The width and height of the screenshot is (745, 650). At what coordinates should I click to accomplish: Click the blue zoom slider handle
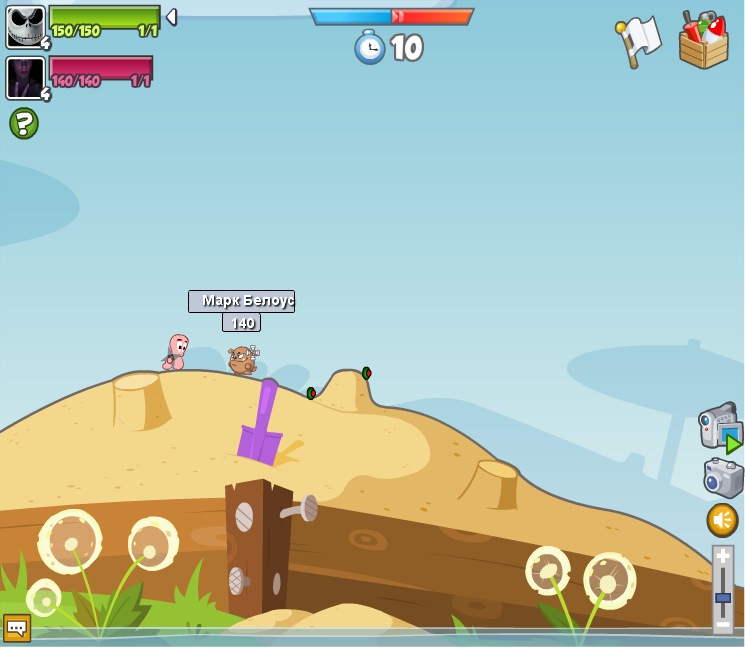point(723,597)
